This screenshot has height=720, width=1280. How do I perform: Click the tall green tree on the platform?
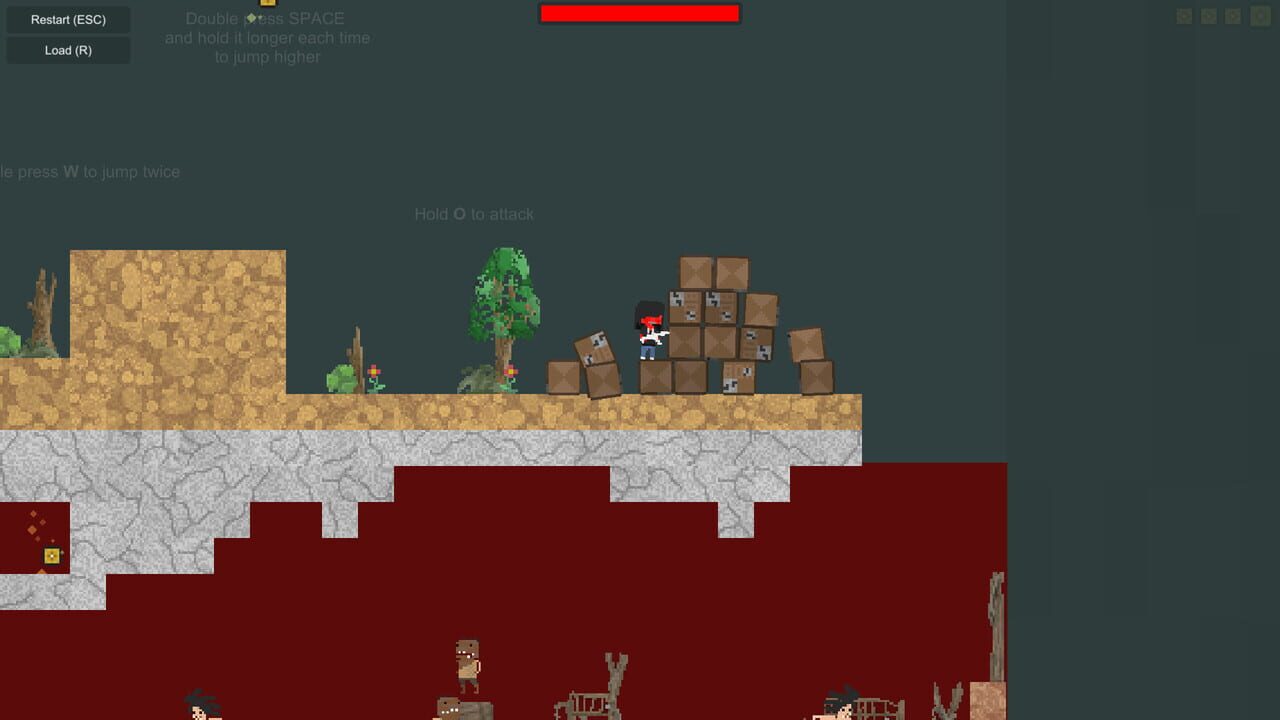click(x=503, y=310)
